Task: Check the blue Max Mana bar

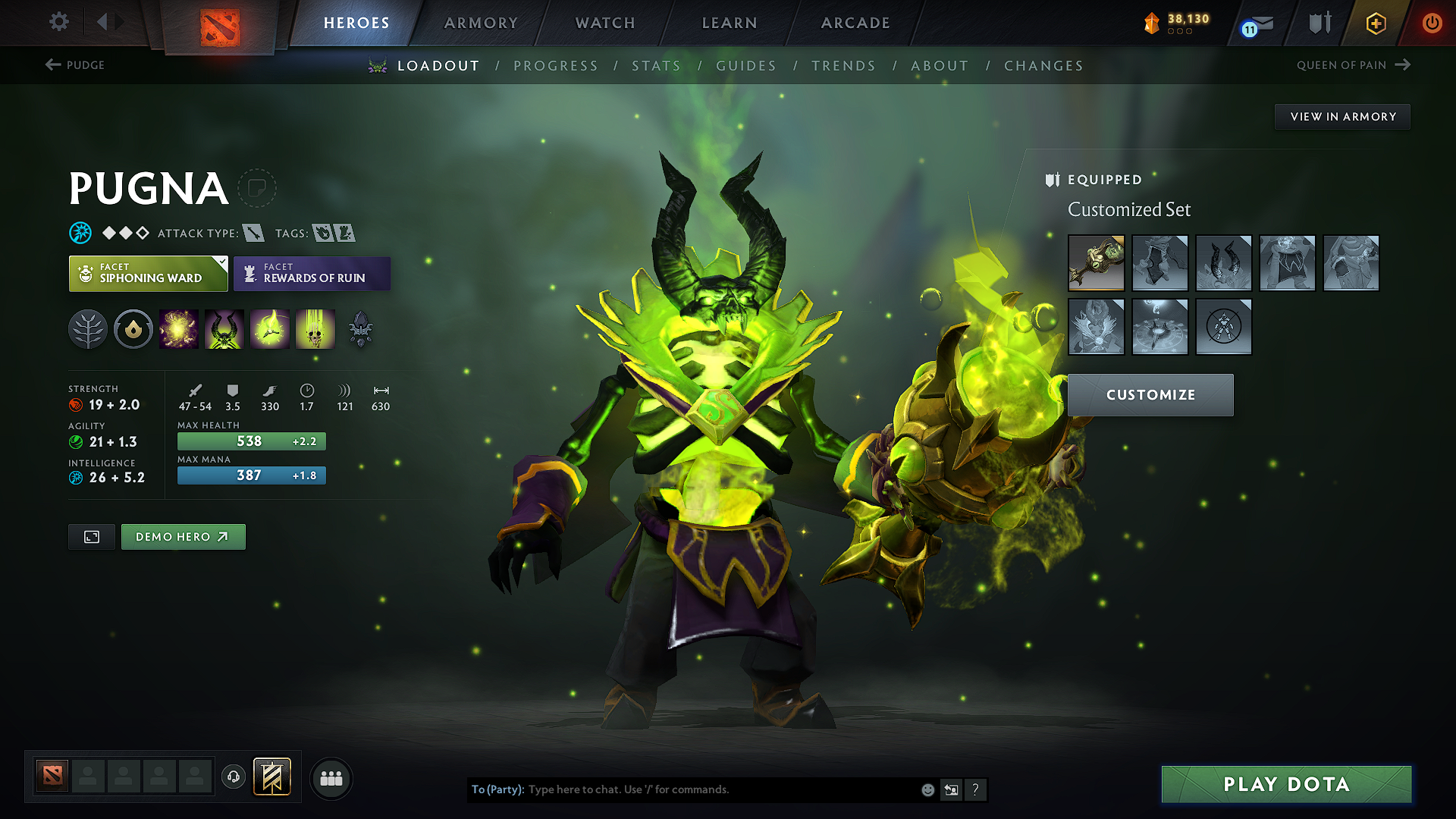Action: pos(251,475)
